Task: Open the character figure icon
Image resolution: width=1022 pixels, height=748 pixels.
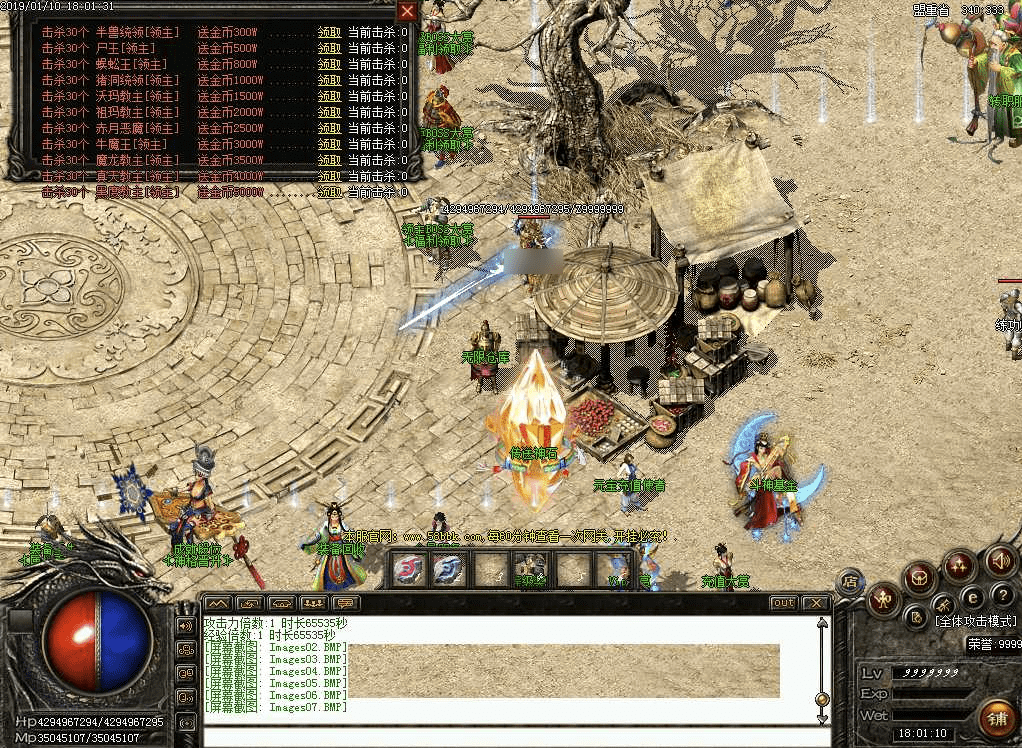Action: [883, 599]
